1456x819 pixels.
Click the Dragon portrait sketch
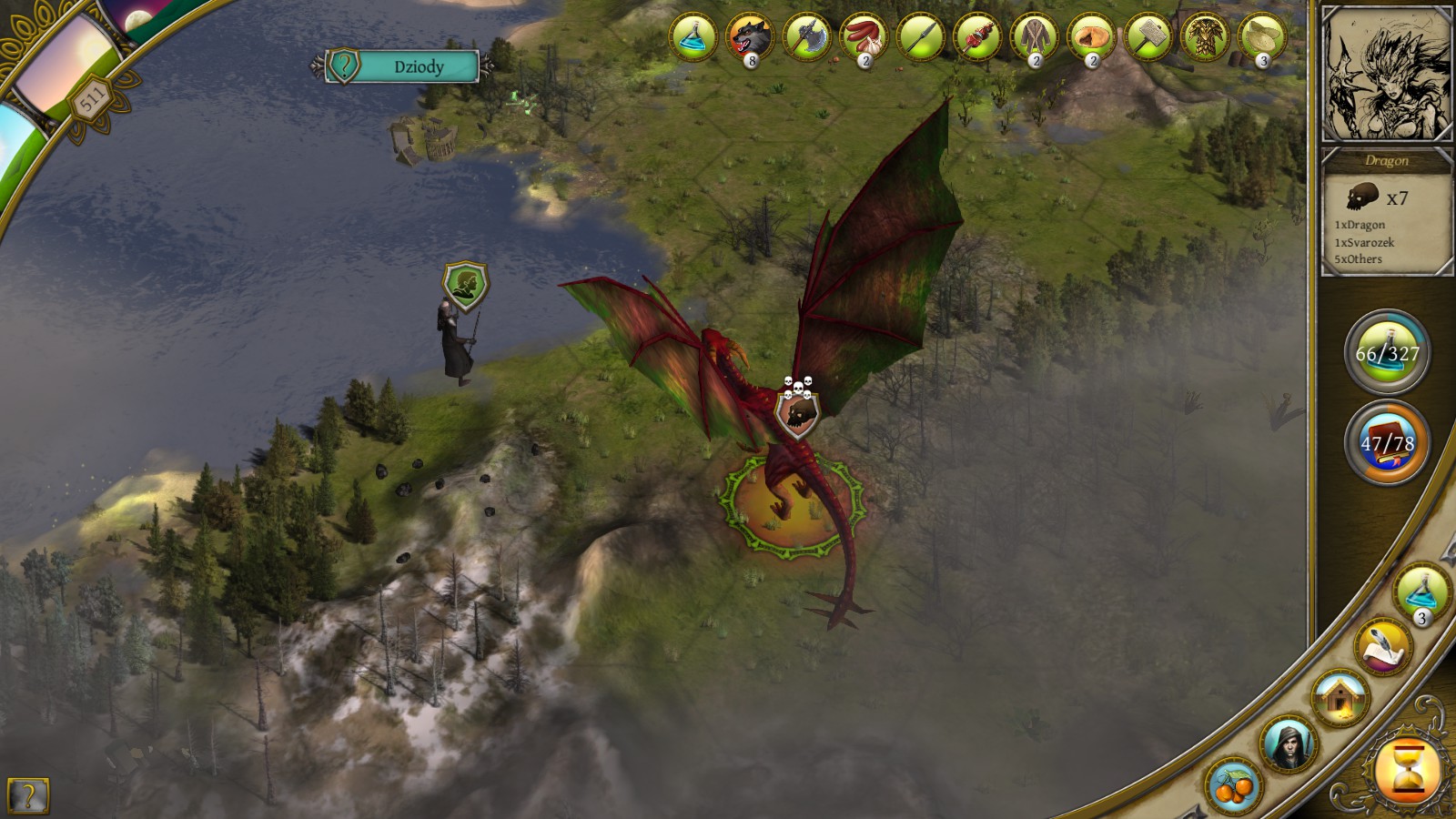[1385, 75]
